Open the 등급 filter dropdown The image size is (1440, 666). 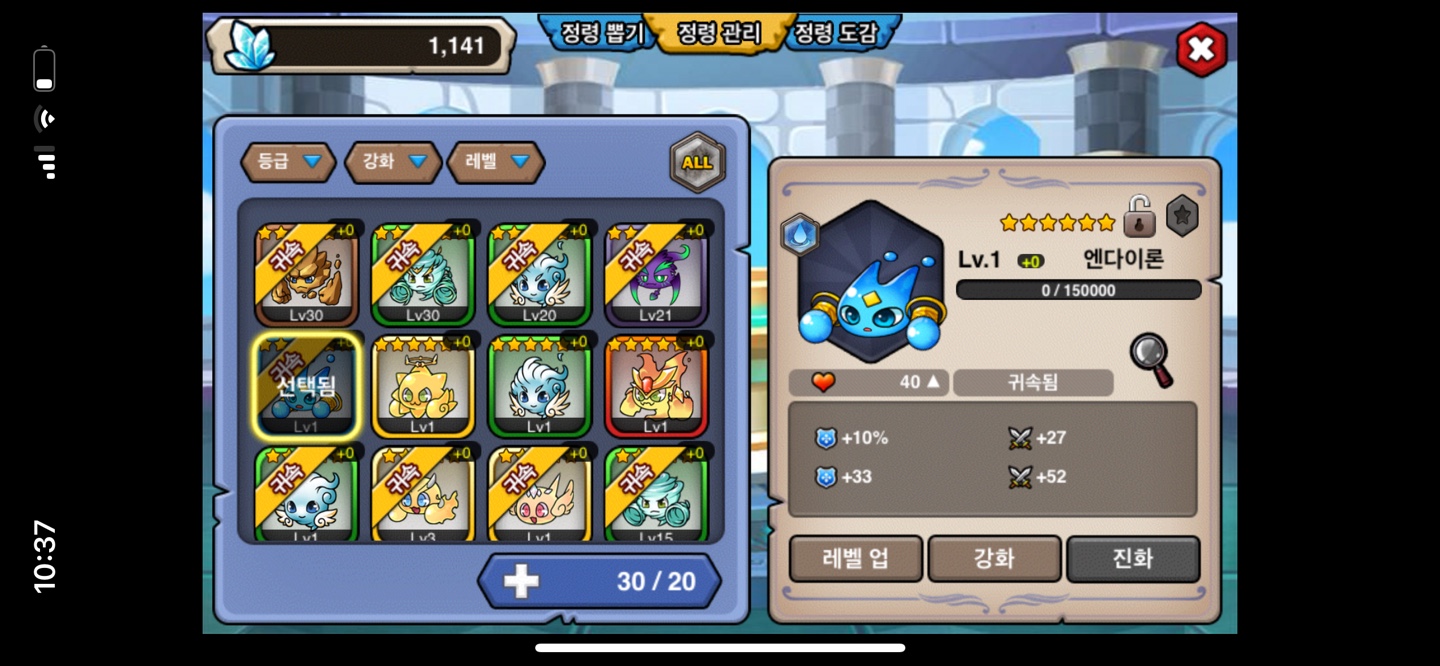click(x=288, y=161)
